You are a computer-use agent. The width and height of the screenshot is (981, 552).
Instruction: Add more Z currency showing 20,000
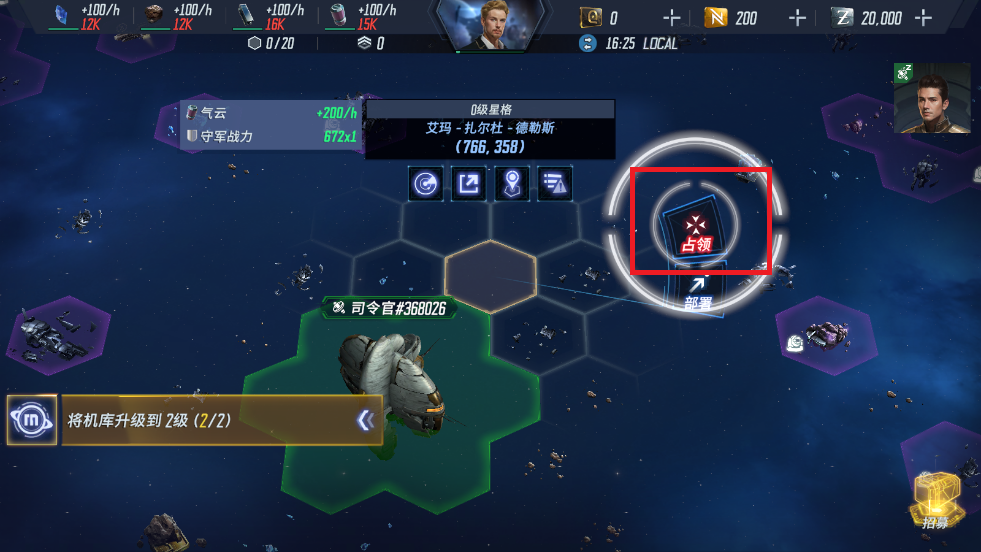tap(923, 18)
